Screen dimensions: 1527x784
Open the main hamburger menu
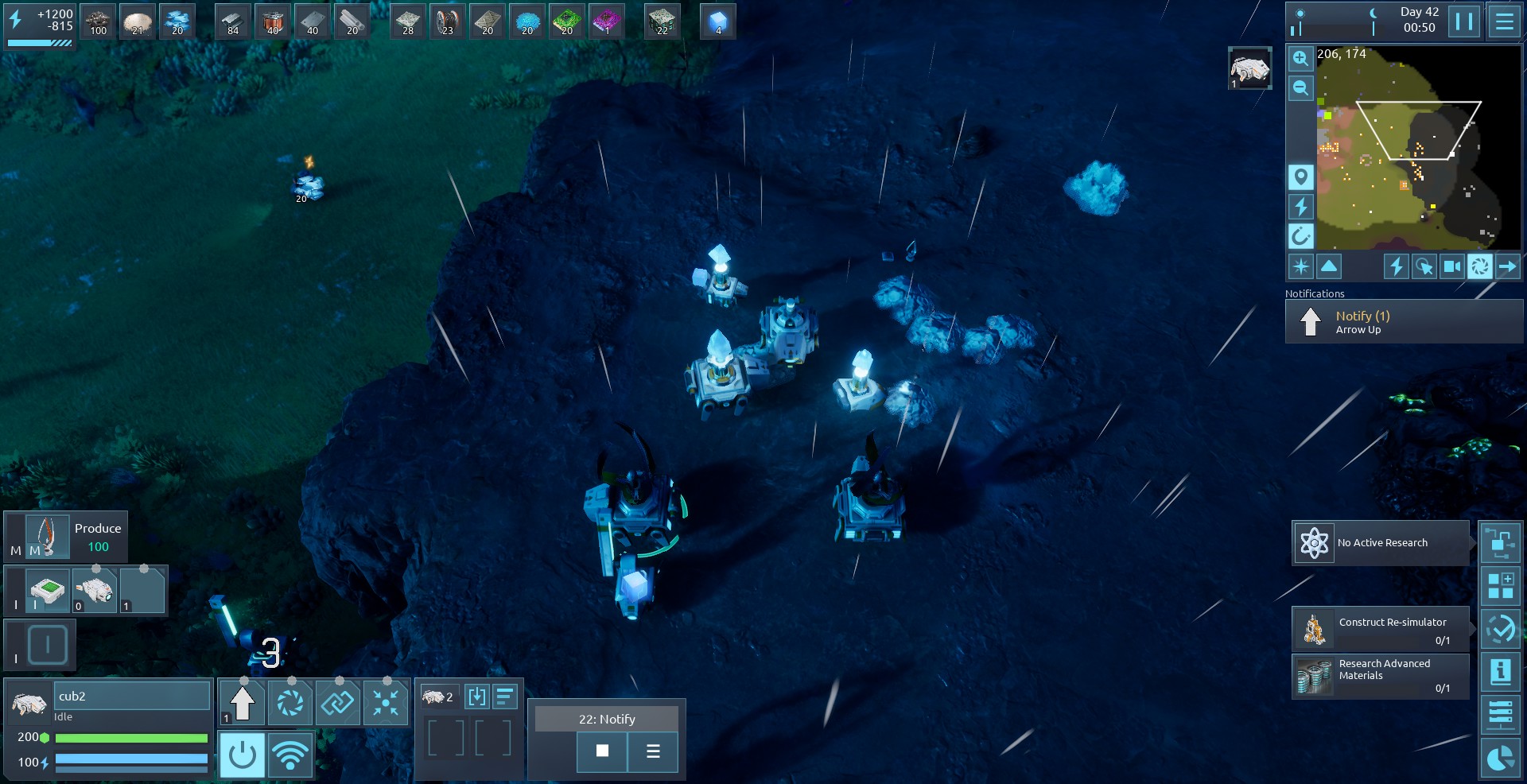point(1504,21)
